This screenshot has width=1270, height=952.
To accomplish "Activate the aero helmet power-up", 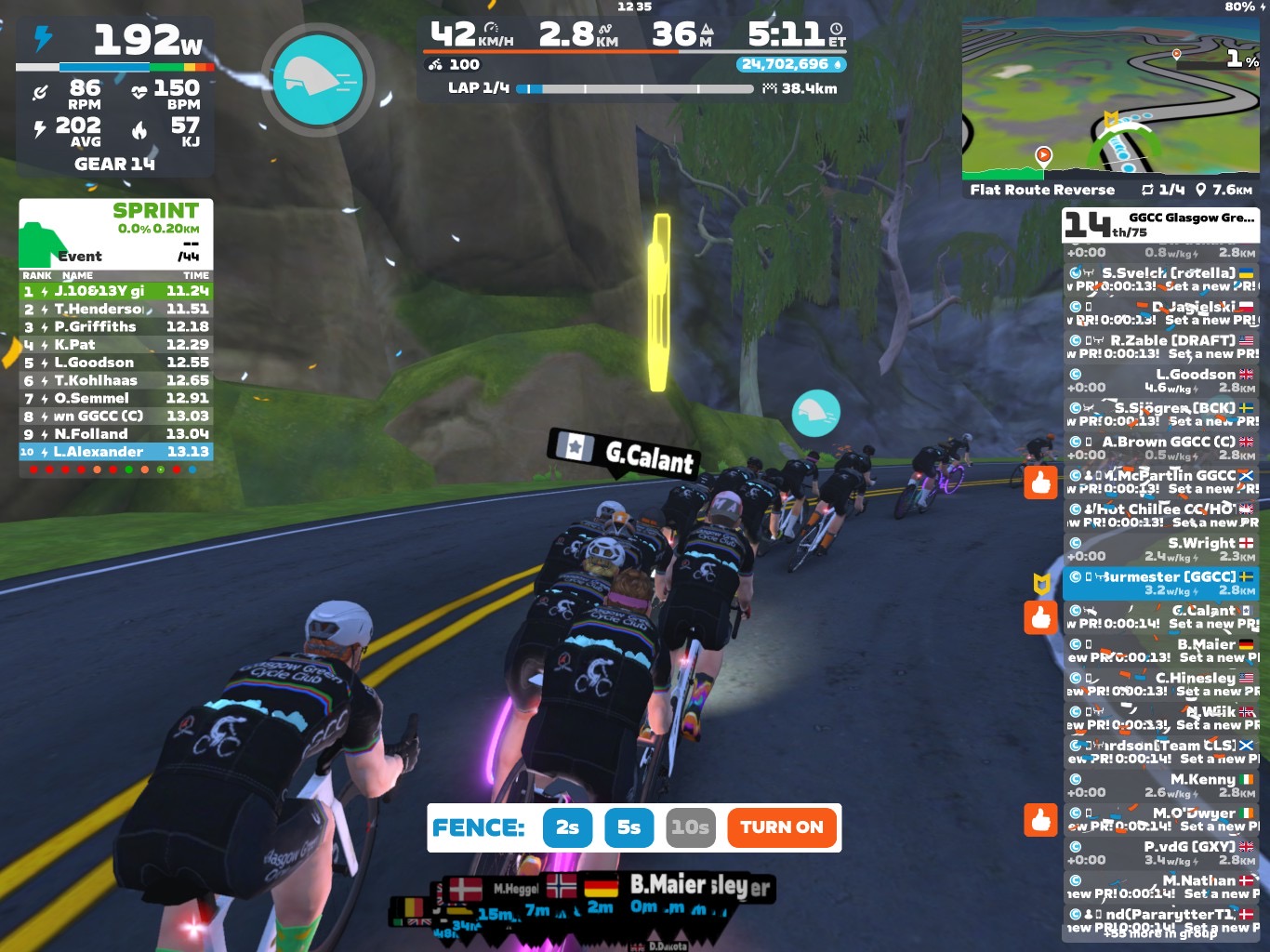I will 318,80.
